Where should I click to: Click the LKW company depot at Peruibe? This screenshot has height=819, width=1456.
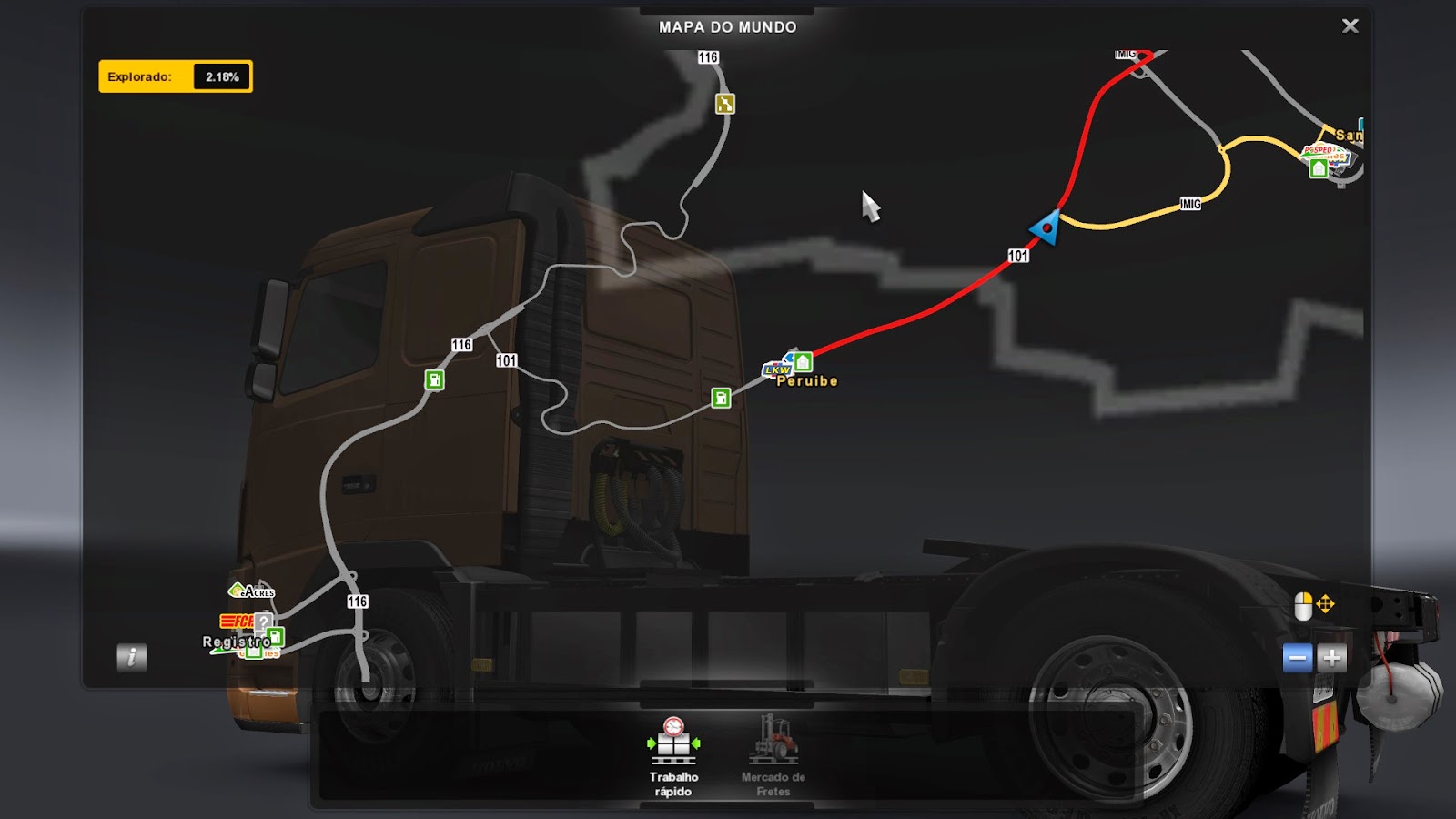pyautogui.click(x=779, y=370)
